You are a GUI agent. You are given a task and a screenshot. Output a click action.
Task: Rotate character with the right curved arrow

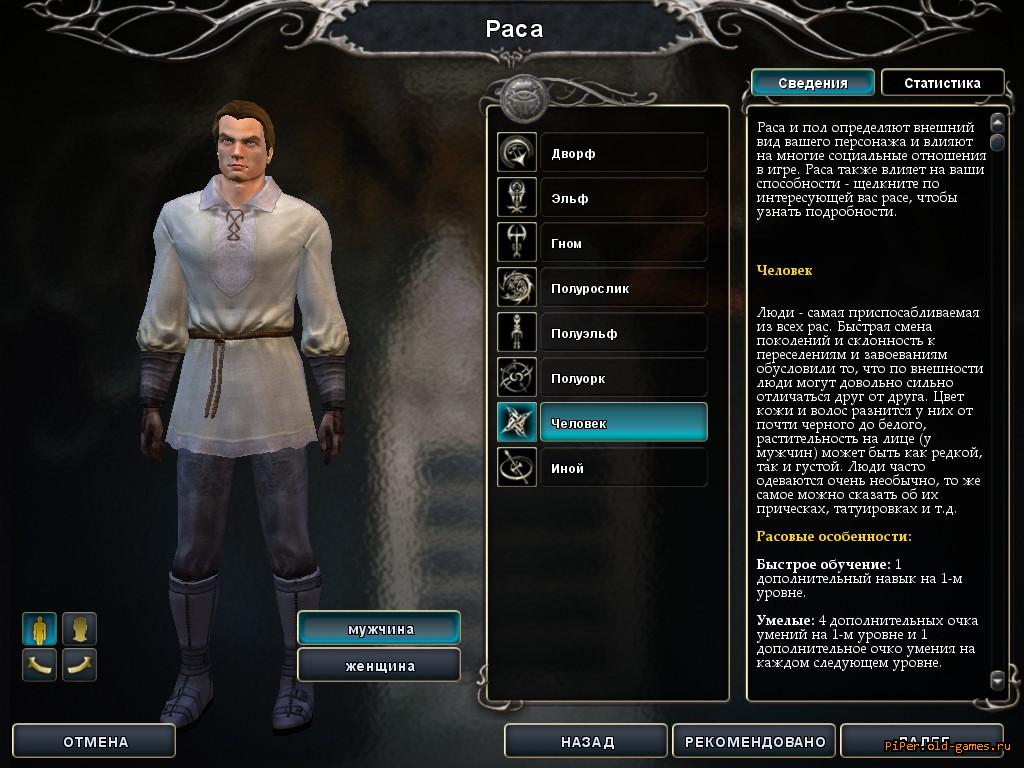coord(79,664)
